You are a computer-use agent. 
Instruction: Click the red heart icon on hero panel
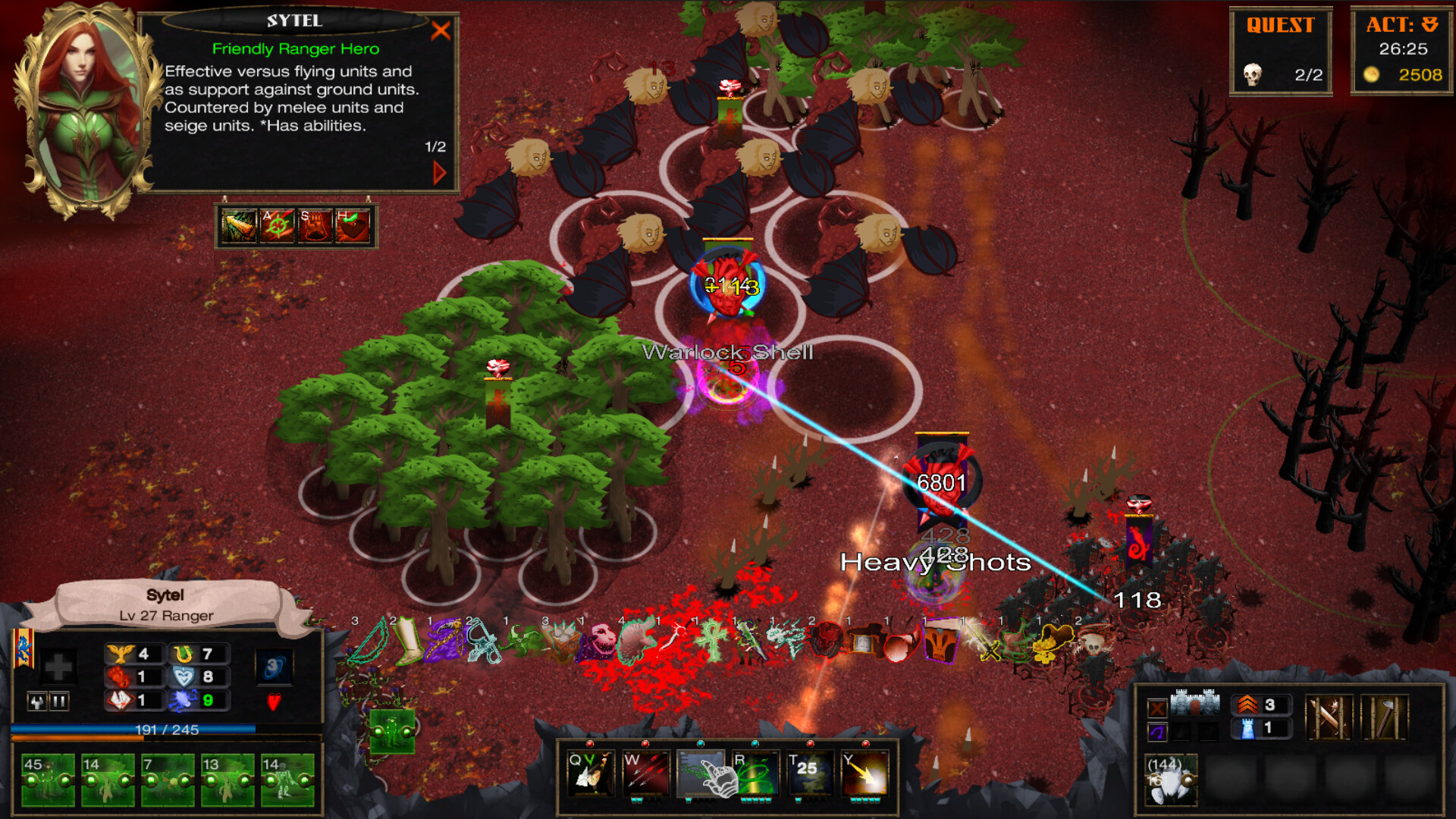[x=275, y=701]
